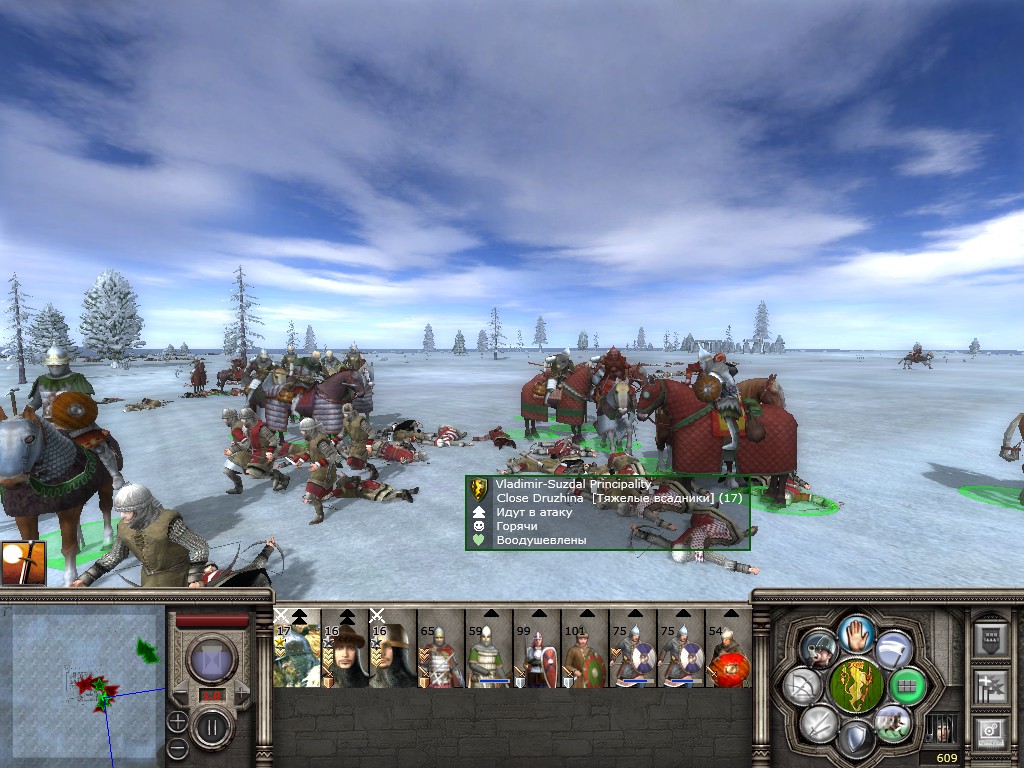Image resolution: width=1024 pixels, height=768 pixels.
Task: Open the group formations button
Action: (x=991, y=637)
